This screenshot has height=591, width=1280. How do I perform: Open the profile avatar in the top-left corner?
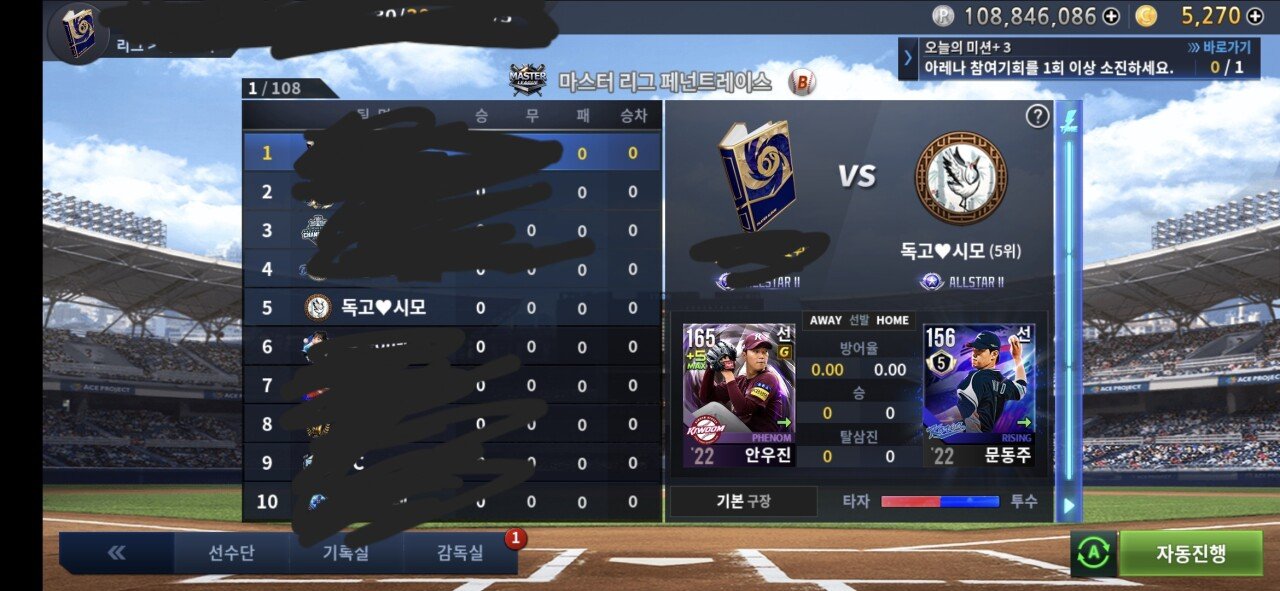tap(77, 32)
